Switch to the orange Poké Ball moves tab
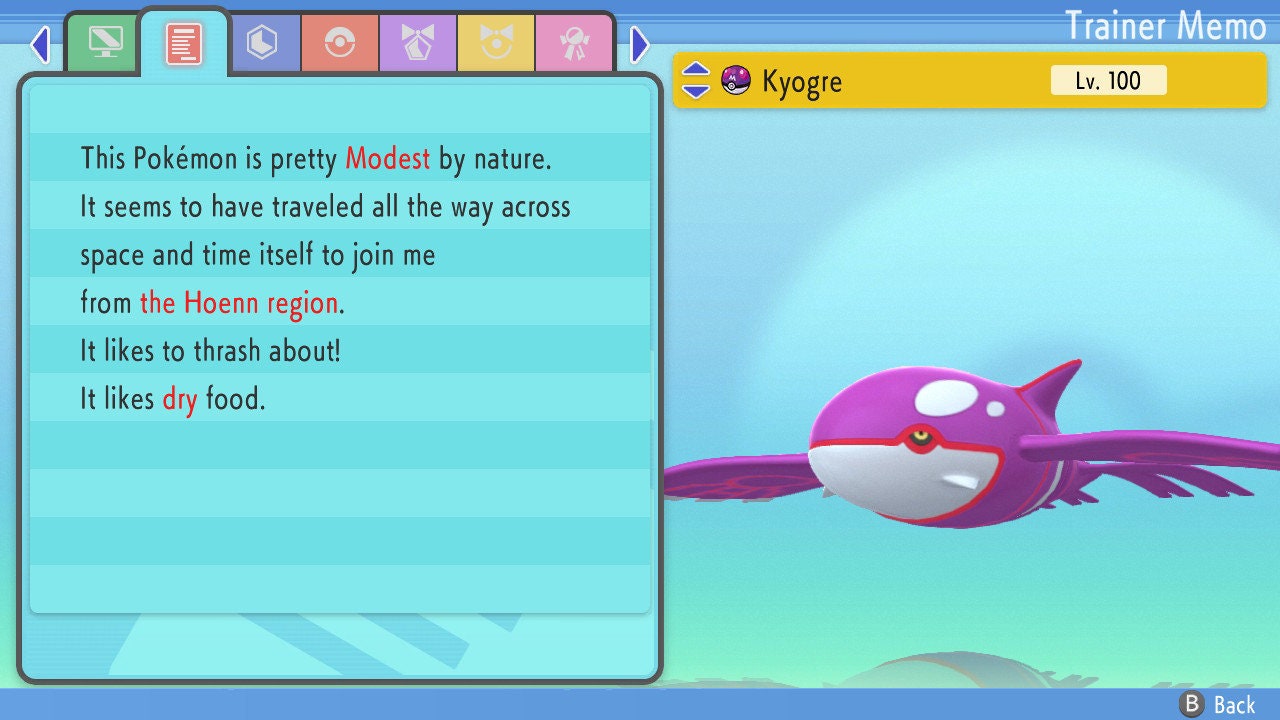 340,43
